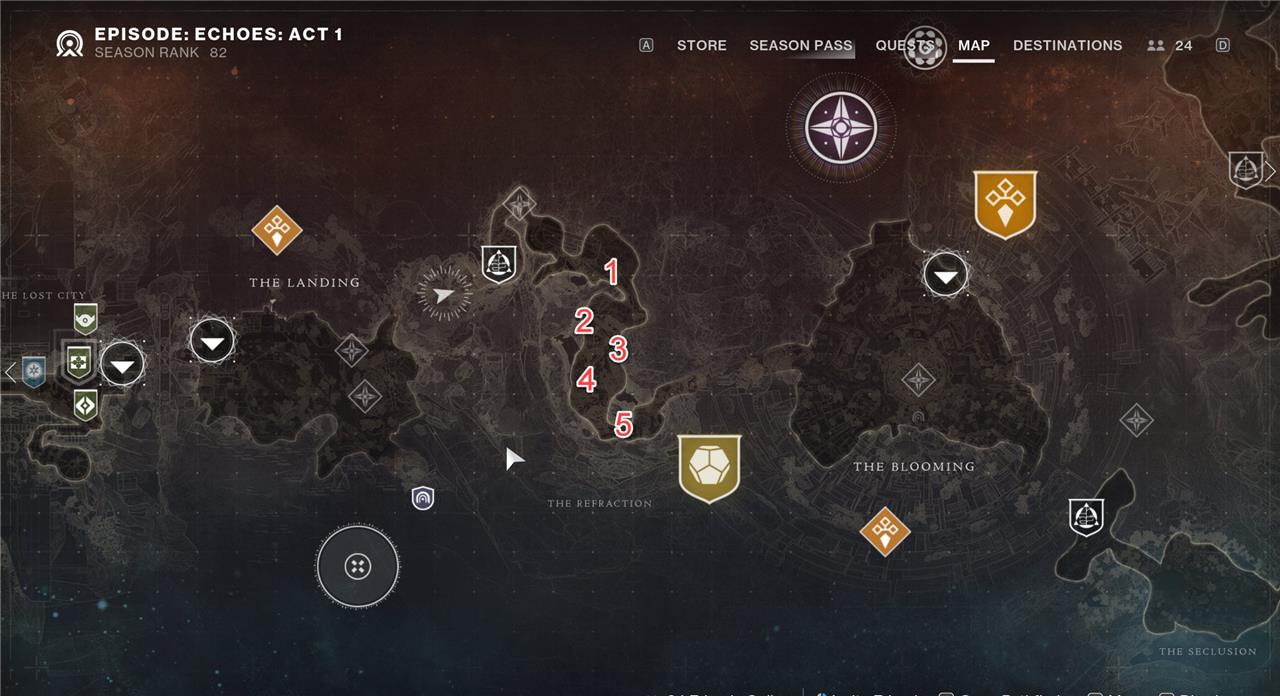The height and width of the screenshot is (696, 1280).
Task: Open the white shield icon above The Seclusion
Action: point(1085,516)
